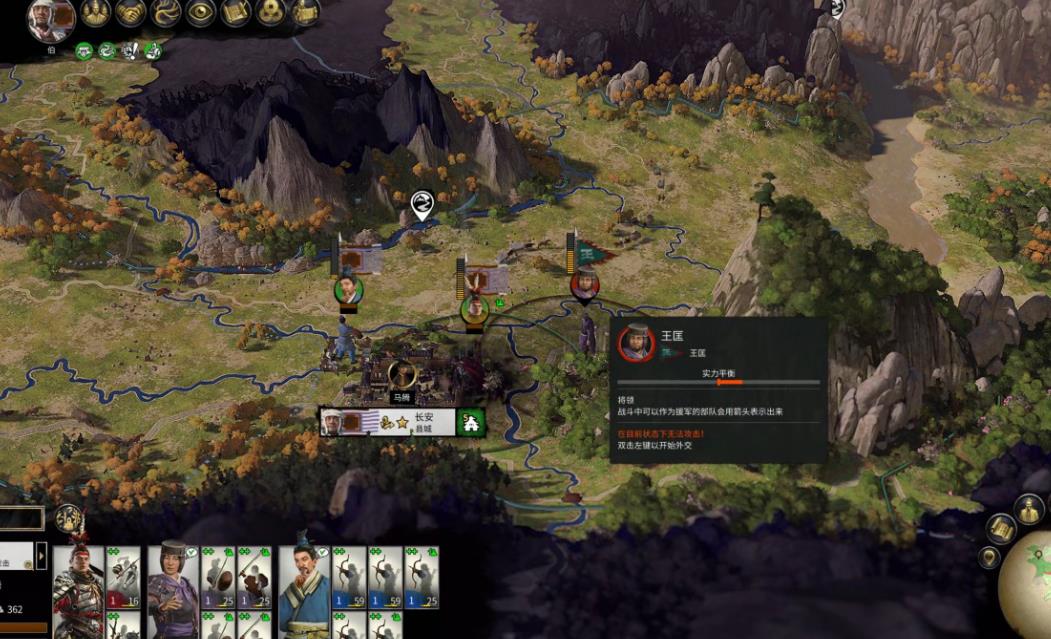Click the Chang'an (长安) settlement label
This screenshot has width=1051, height=639.
click(x=426, y=422)
